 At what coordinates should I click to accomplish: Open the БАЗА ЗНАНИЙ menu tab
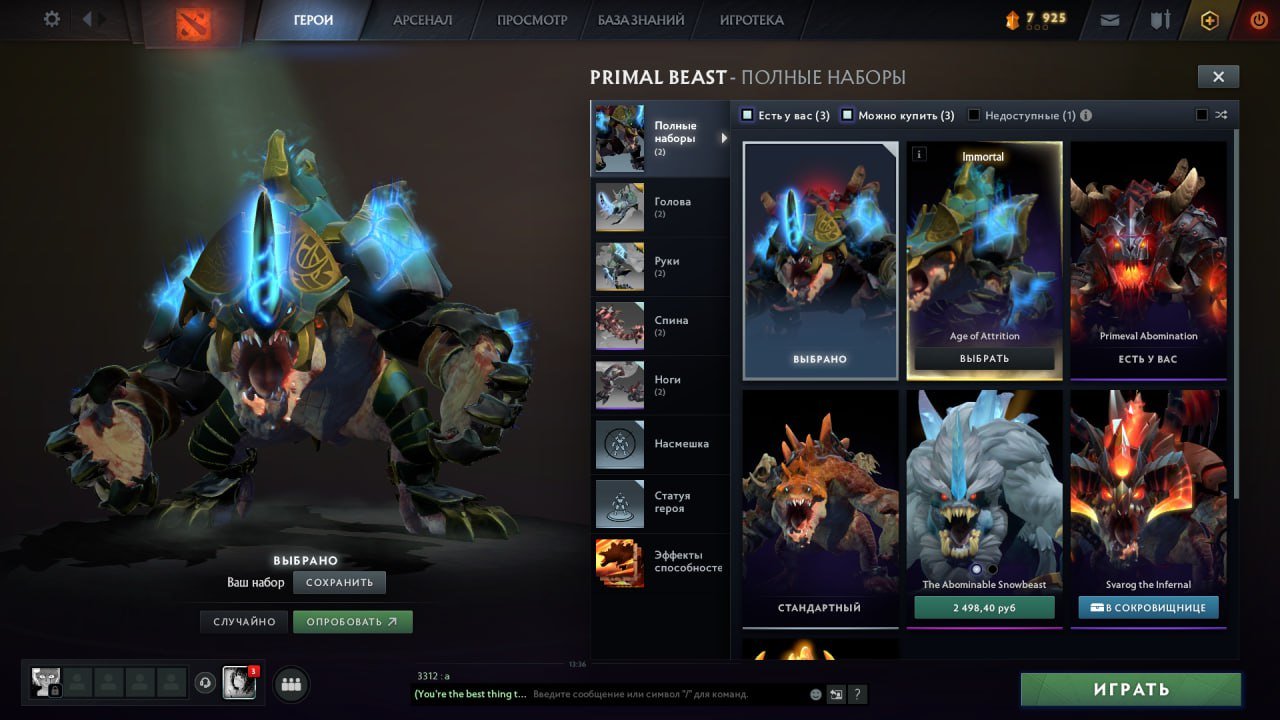tap(642, 19)
